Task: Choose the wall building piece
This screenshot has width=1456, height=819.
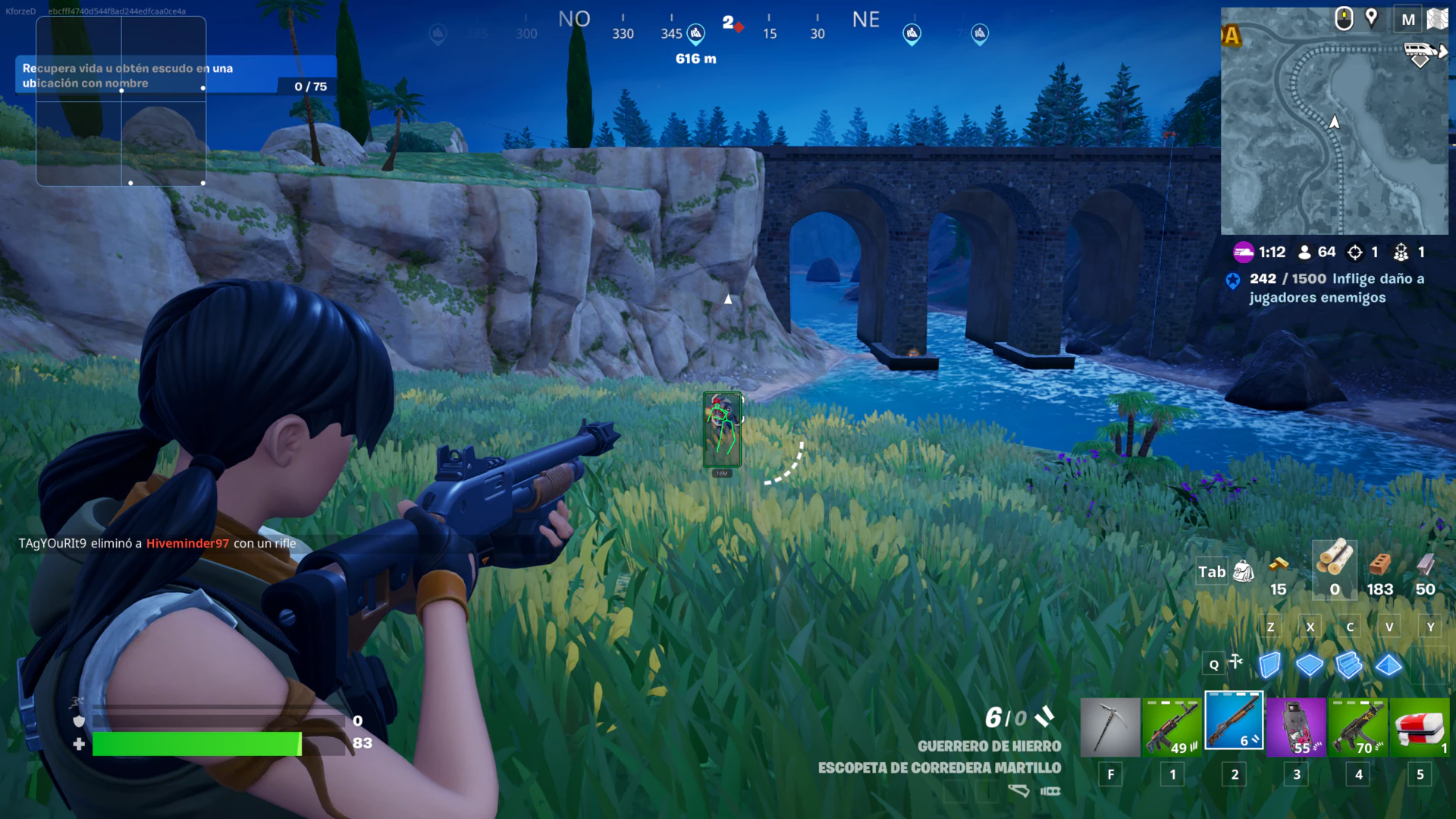Action: click(1270, 665)
